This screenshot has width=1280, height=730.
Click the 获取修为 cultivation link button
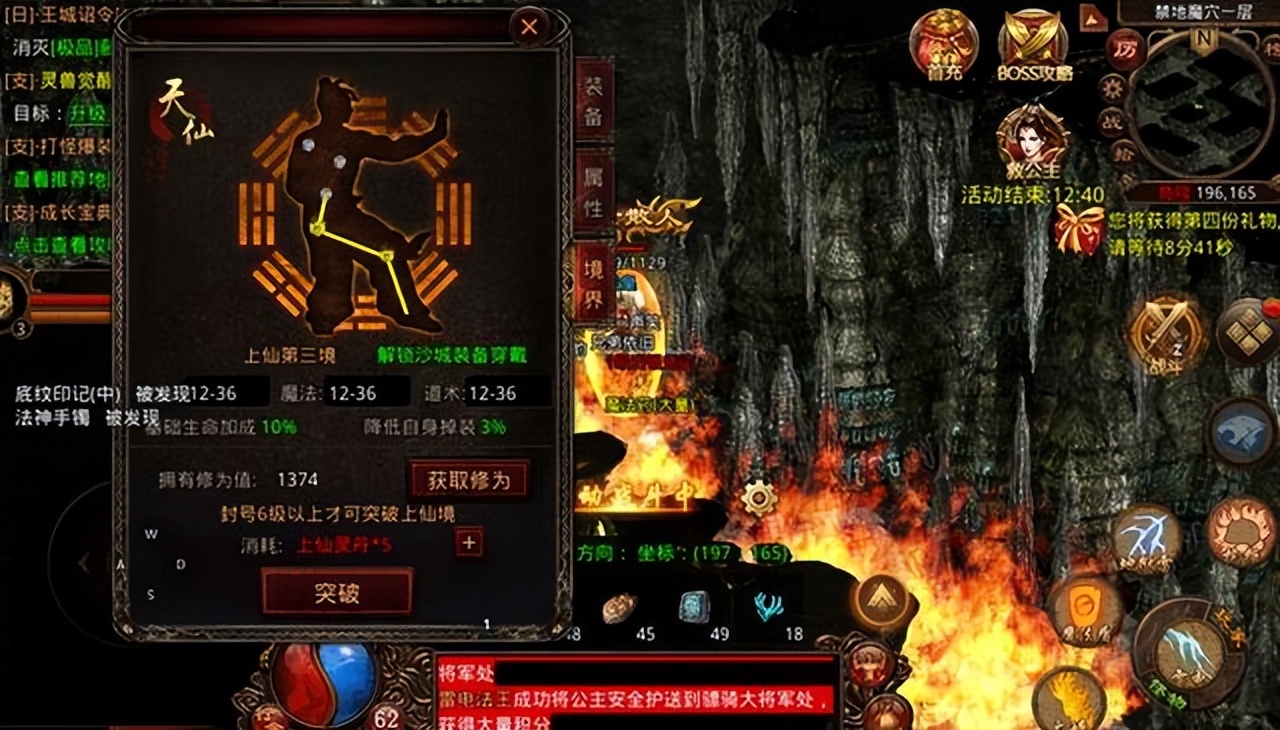click(468, 480)
